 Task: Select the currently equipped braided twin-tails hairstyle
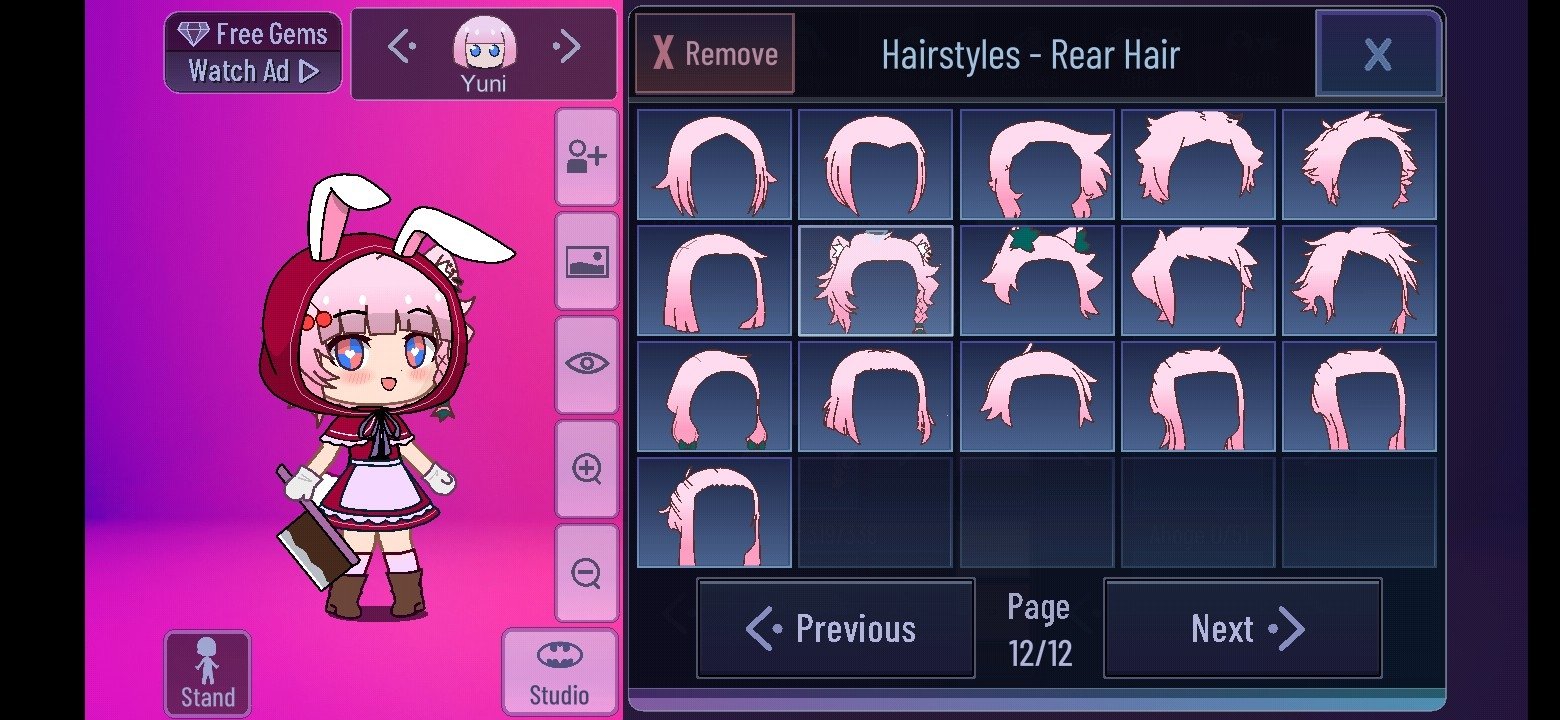click(875, 280)
